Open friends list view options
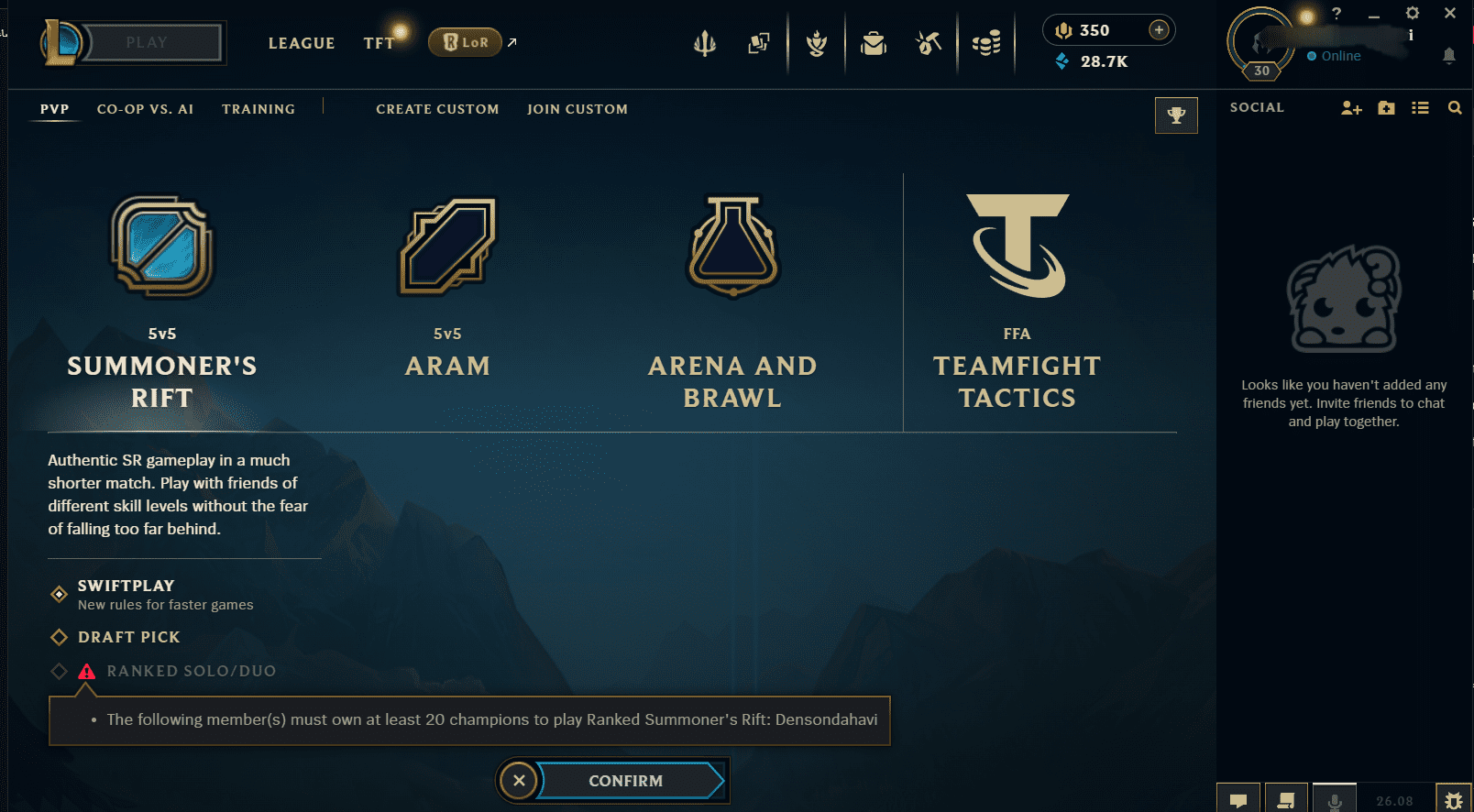This screenshot has height=812, width=1474. [x=1420, y=107]
